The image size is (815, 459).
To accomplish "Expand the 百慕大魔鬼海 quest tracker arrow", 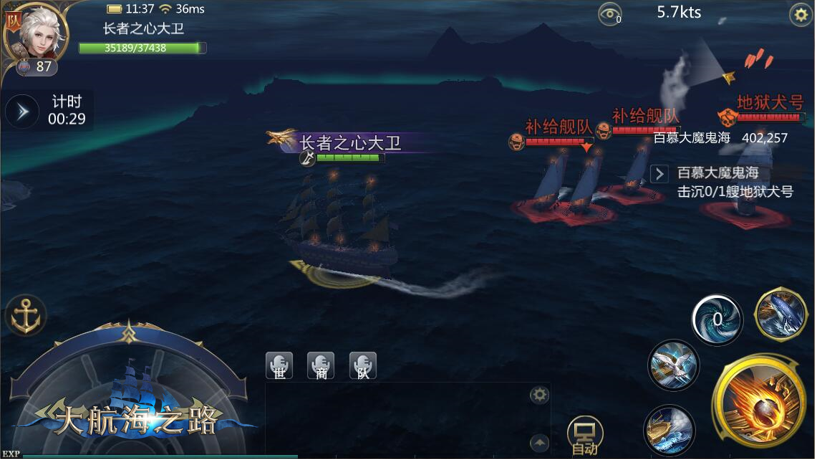I will click(659, 174).
